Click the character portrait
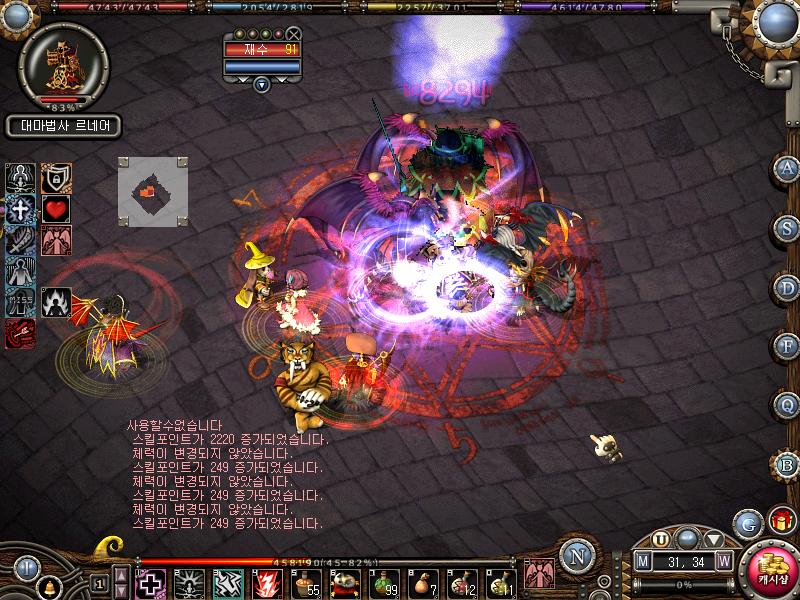Viewport: 800px width, 600px height. click(x=62, y=62)
